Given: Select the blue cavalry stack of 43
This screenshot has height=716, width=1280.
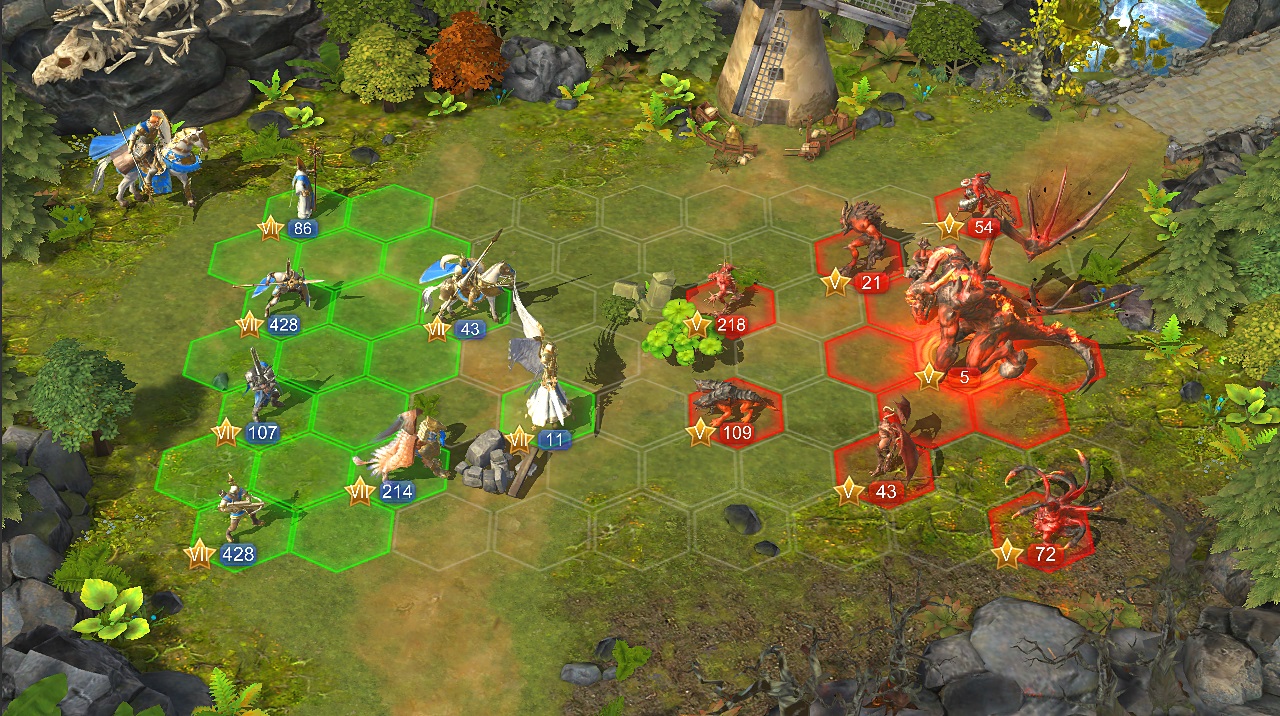Looking at the screenshot, I should pyautogui.click(x=466, y=290).
